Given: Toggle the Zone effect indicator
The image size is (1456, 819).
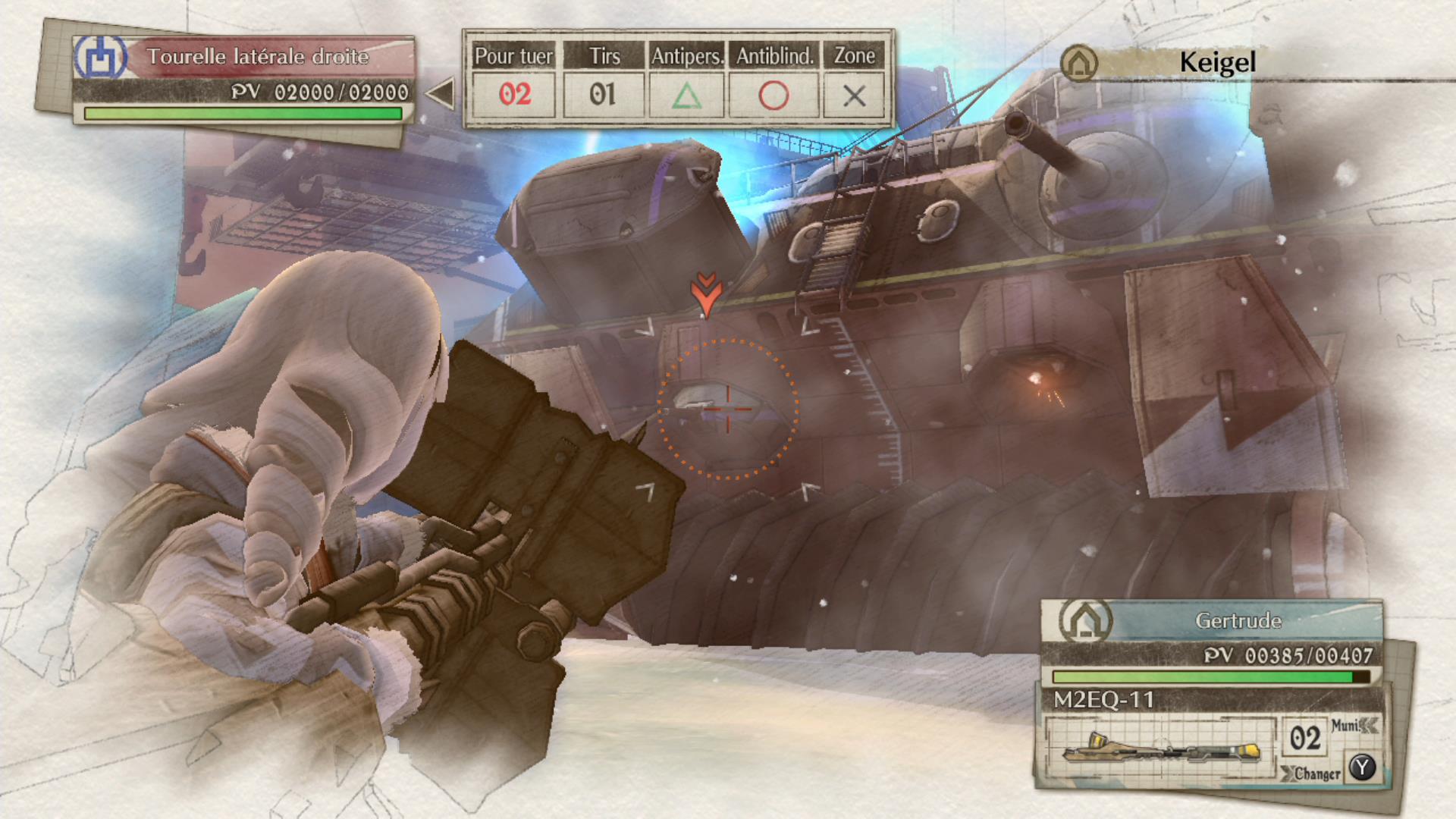Looking at the screenshot, I should click(x=855, y=94).
